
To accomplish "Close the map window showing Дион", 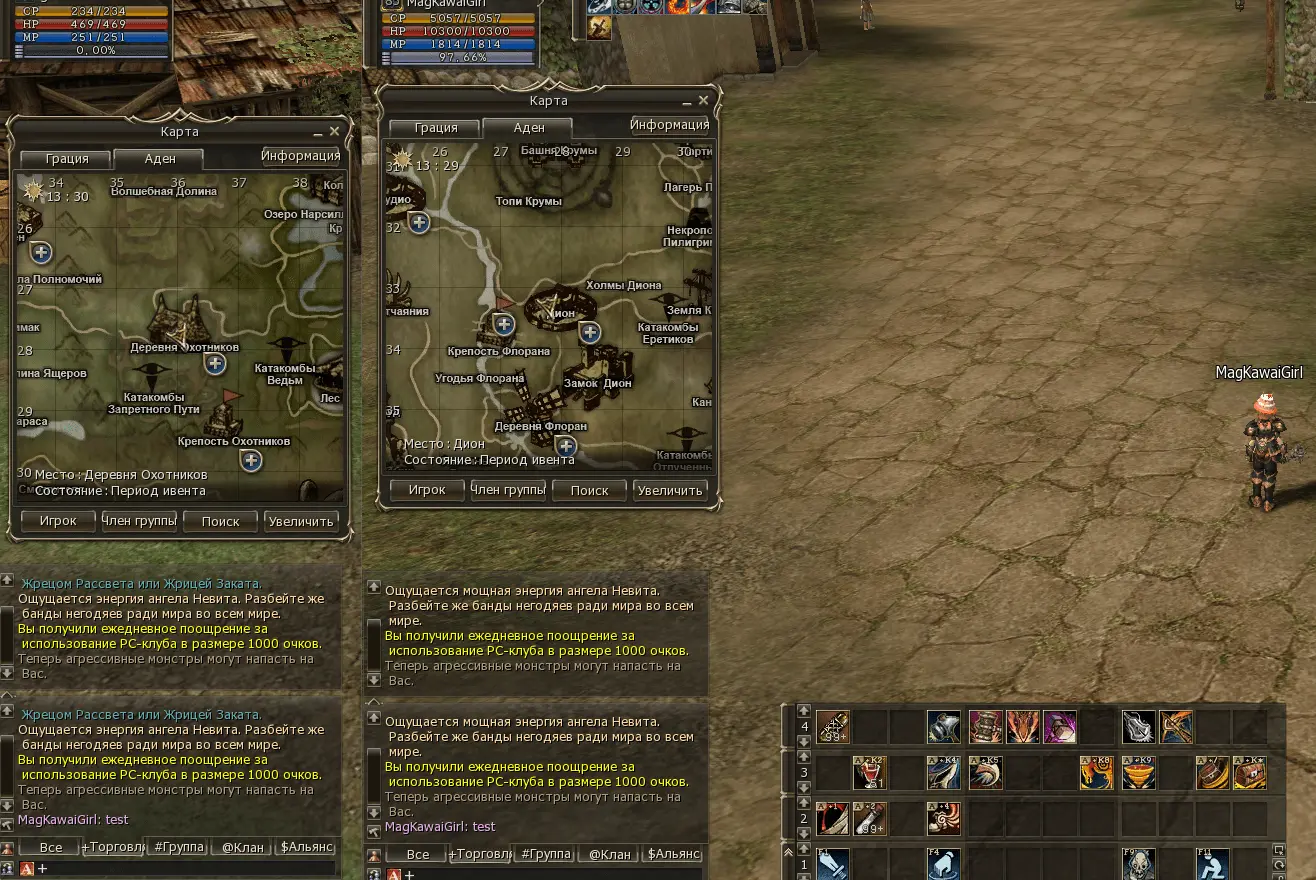I will tap(703, 101).
